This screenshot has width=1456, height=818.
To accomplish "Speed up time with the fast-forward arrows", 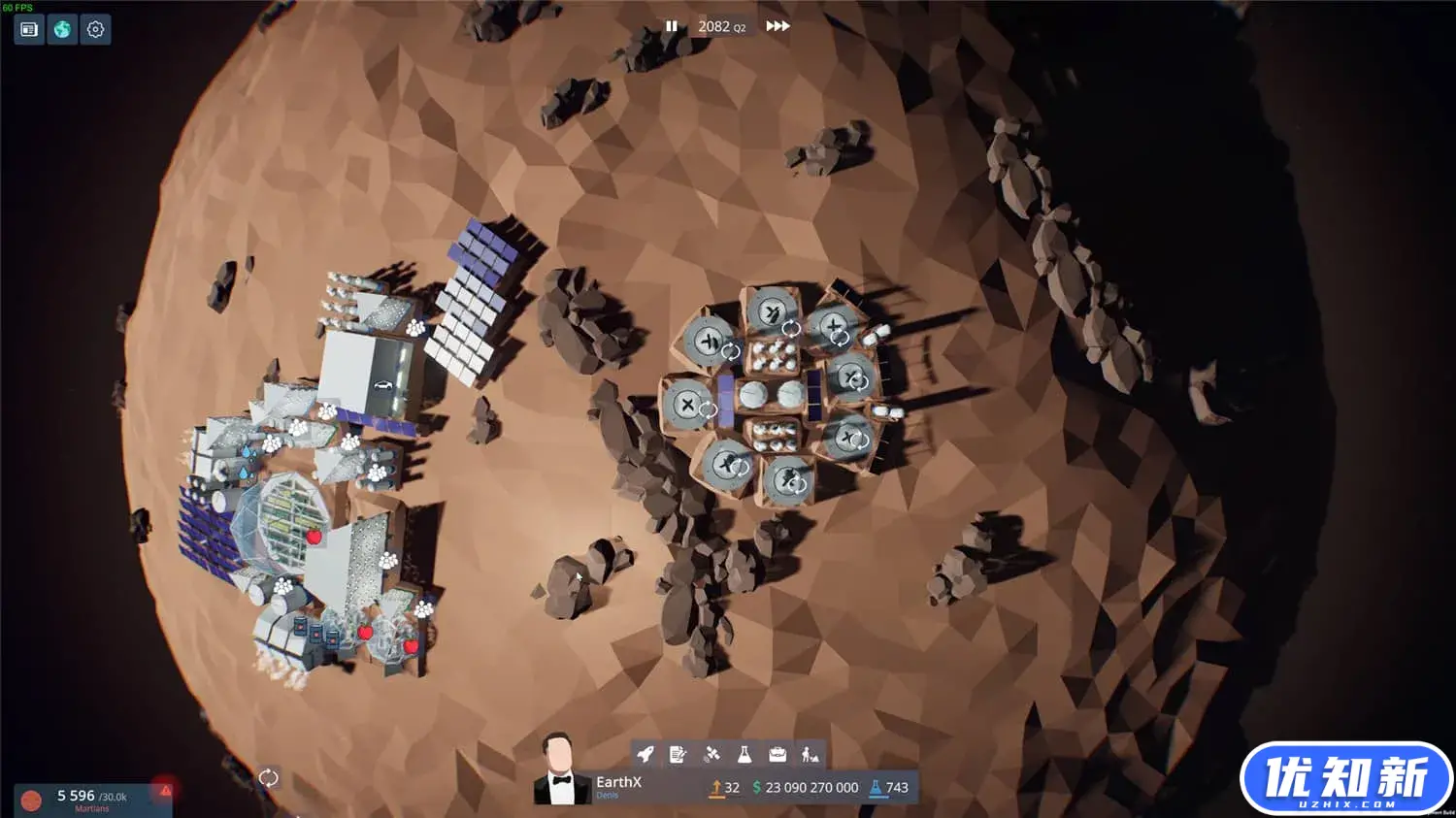I will [778, 26].
